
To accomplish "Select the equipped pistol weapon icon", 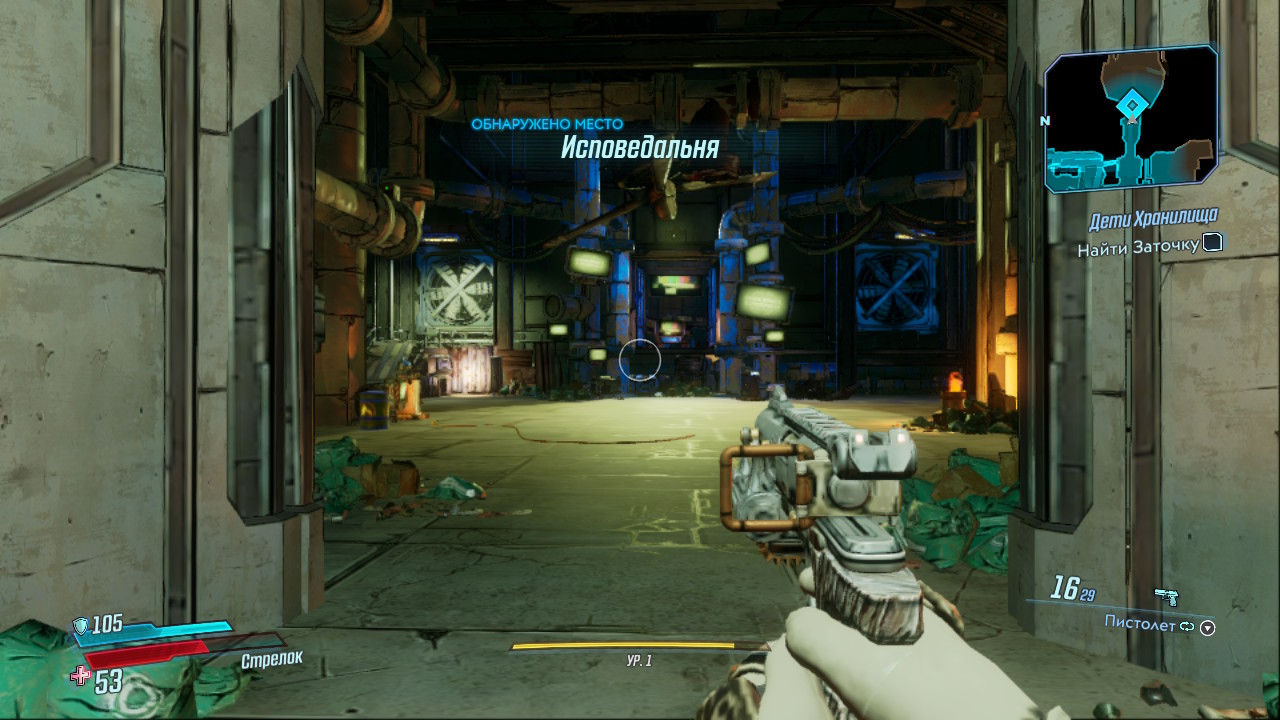I will click(1166, 597).
